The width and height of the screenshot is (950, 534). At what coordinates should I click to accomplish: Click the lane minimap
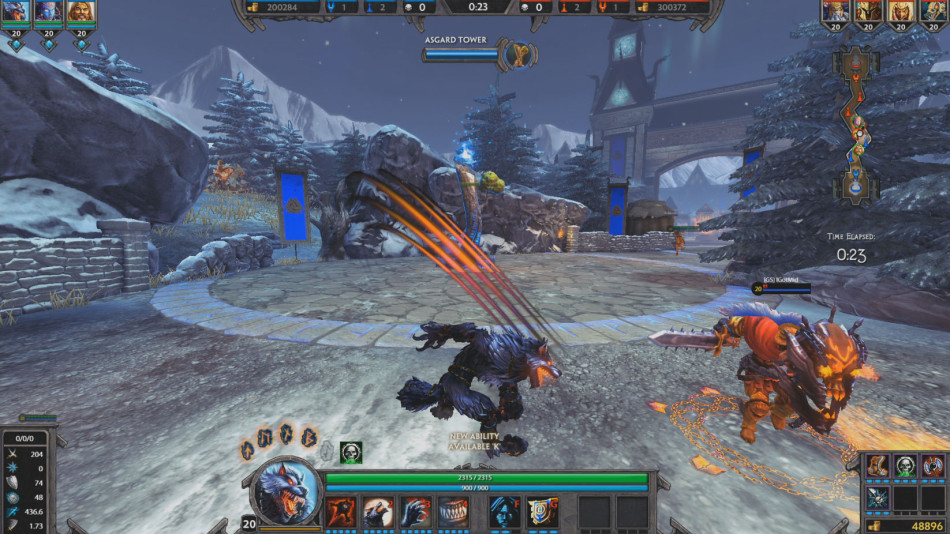pos(856,127)
